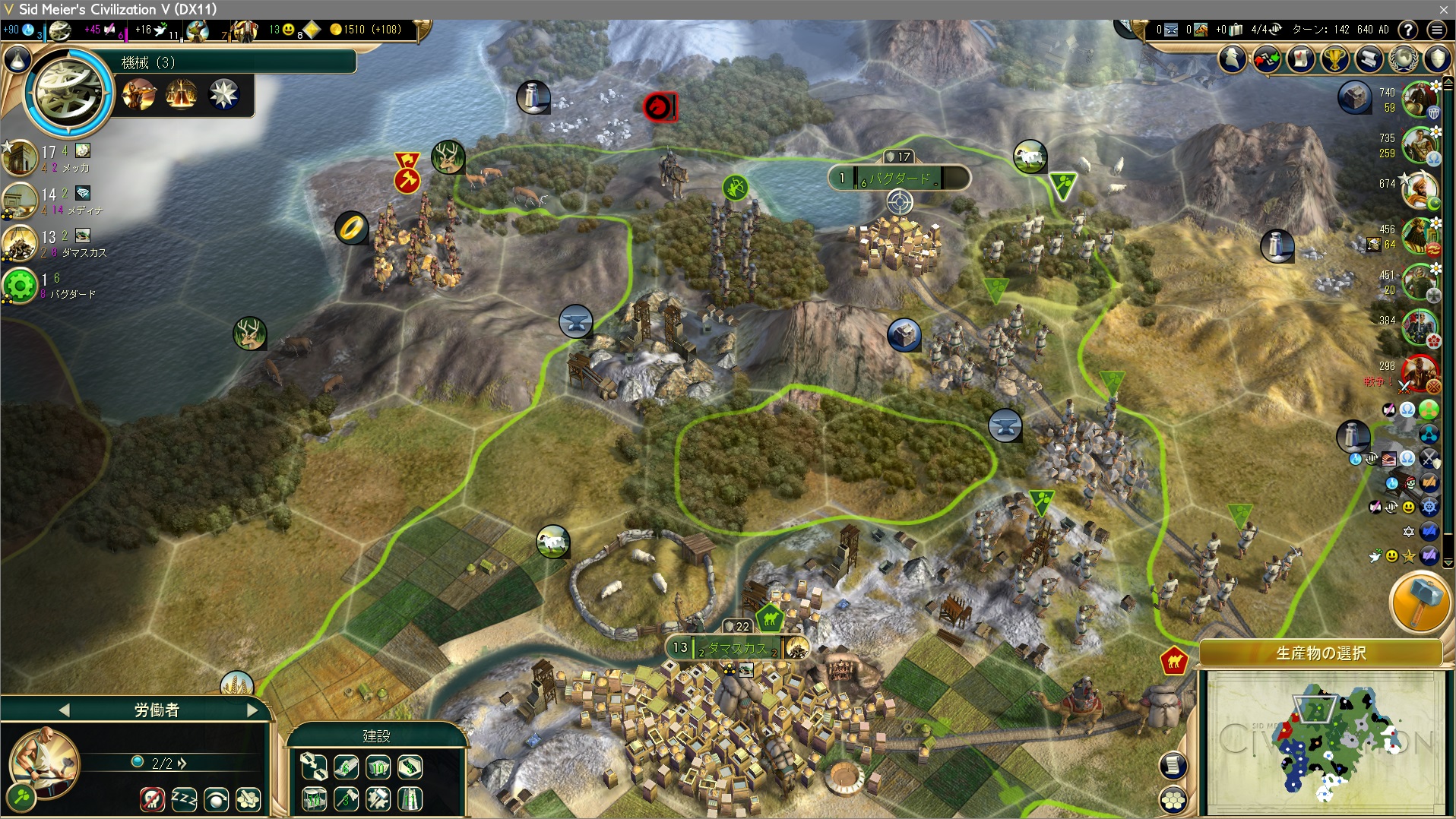Put the worker to sleep with Zzz
This screenshot has width=1456, height=819.
(x=184, y=798)
